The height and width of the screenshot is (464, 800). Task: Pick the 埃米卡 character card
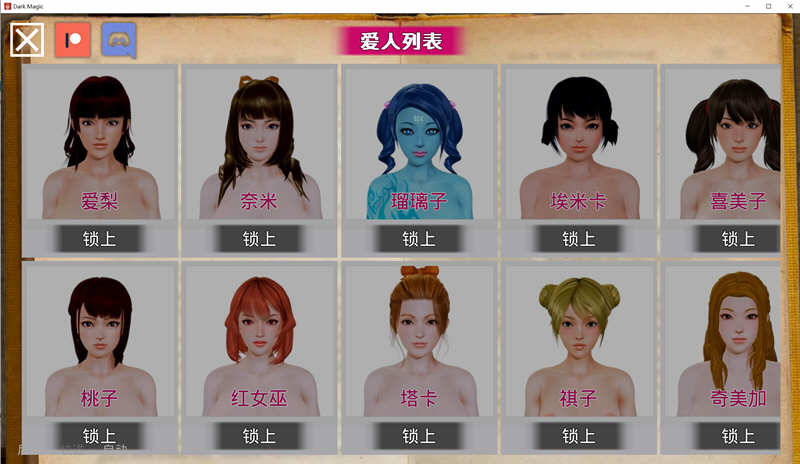pyautogui.click(x=578, y=145)
